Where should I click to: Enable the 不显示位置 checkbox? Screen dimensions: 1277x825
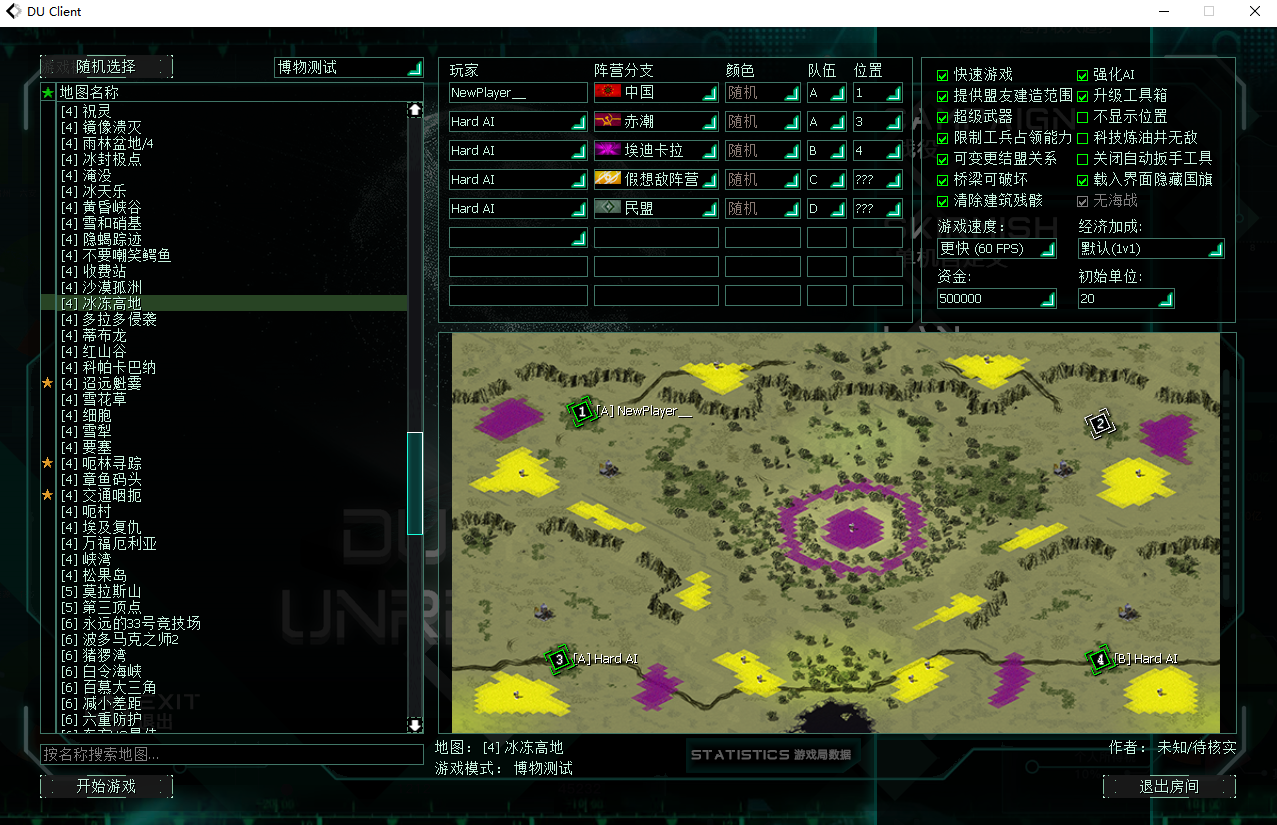tap(1082, 117)
